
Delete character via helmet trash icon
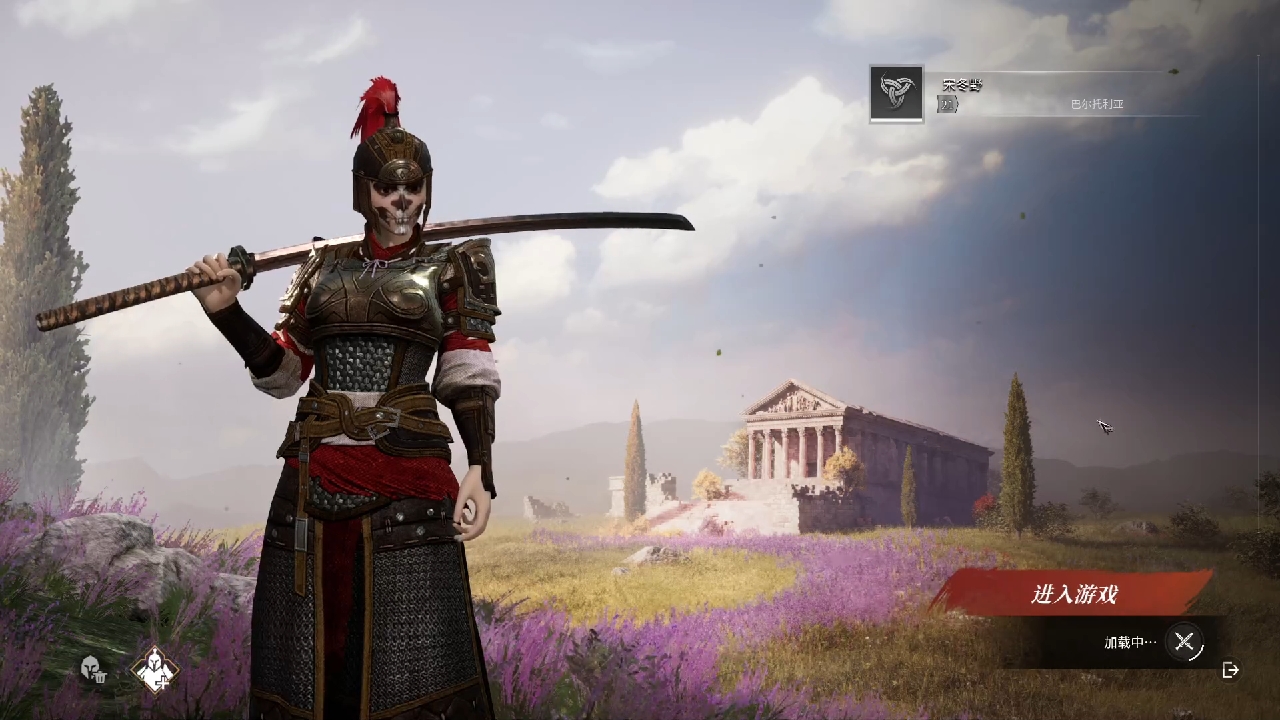click(93, 669)
